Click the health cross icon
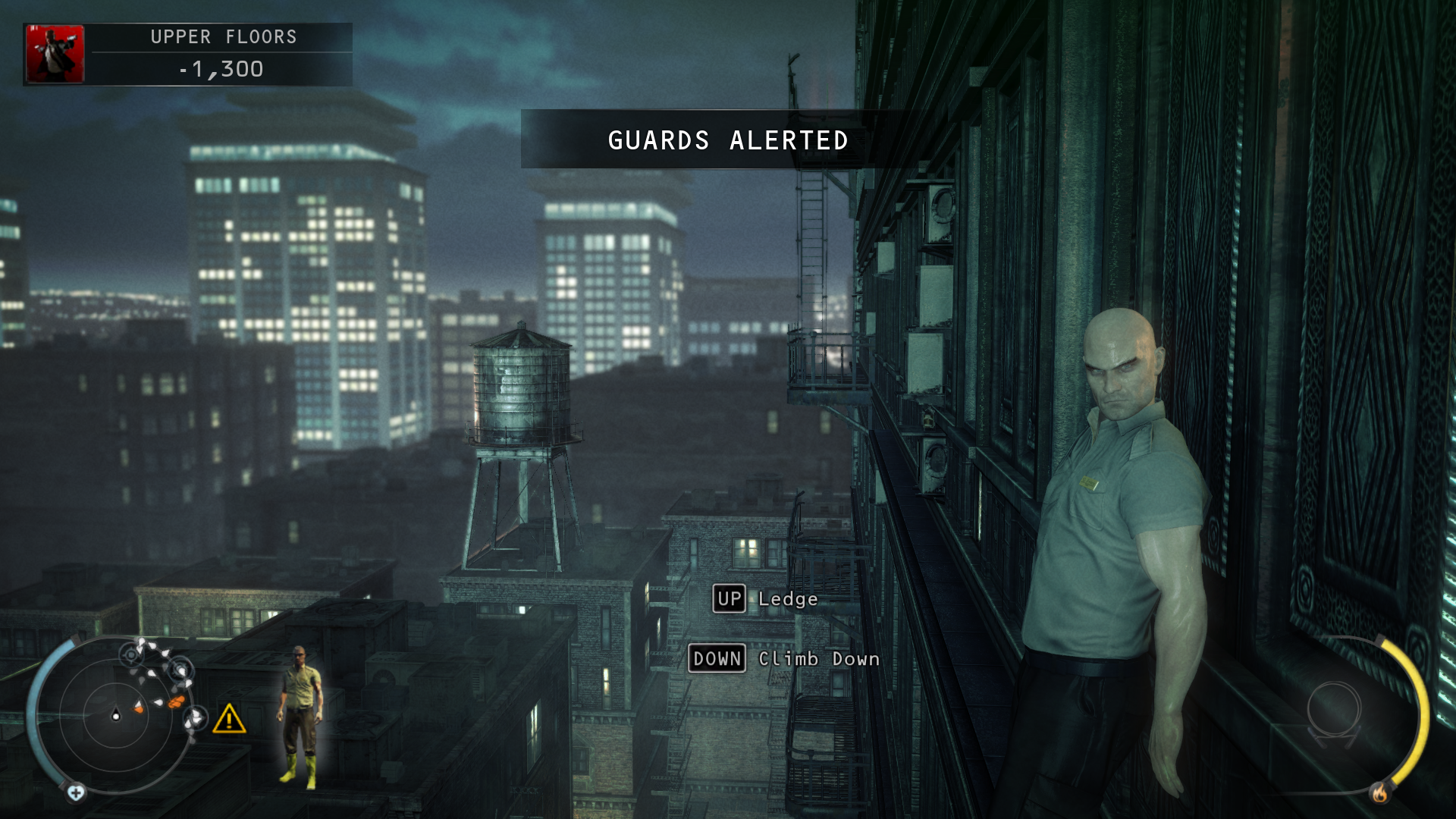This screenshot has height=819, width=1456. point(76,793)
